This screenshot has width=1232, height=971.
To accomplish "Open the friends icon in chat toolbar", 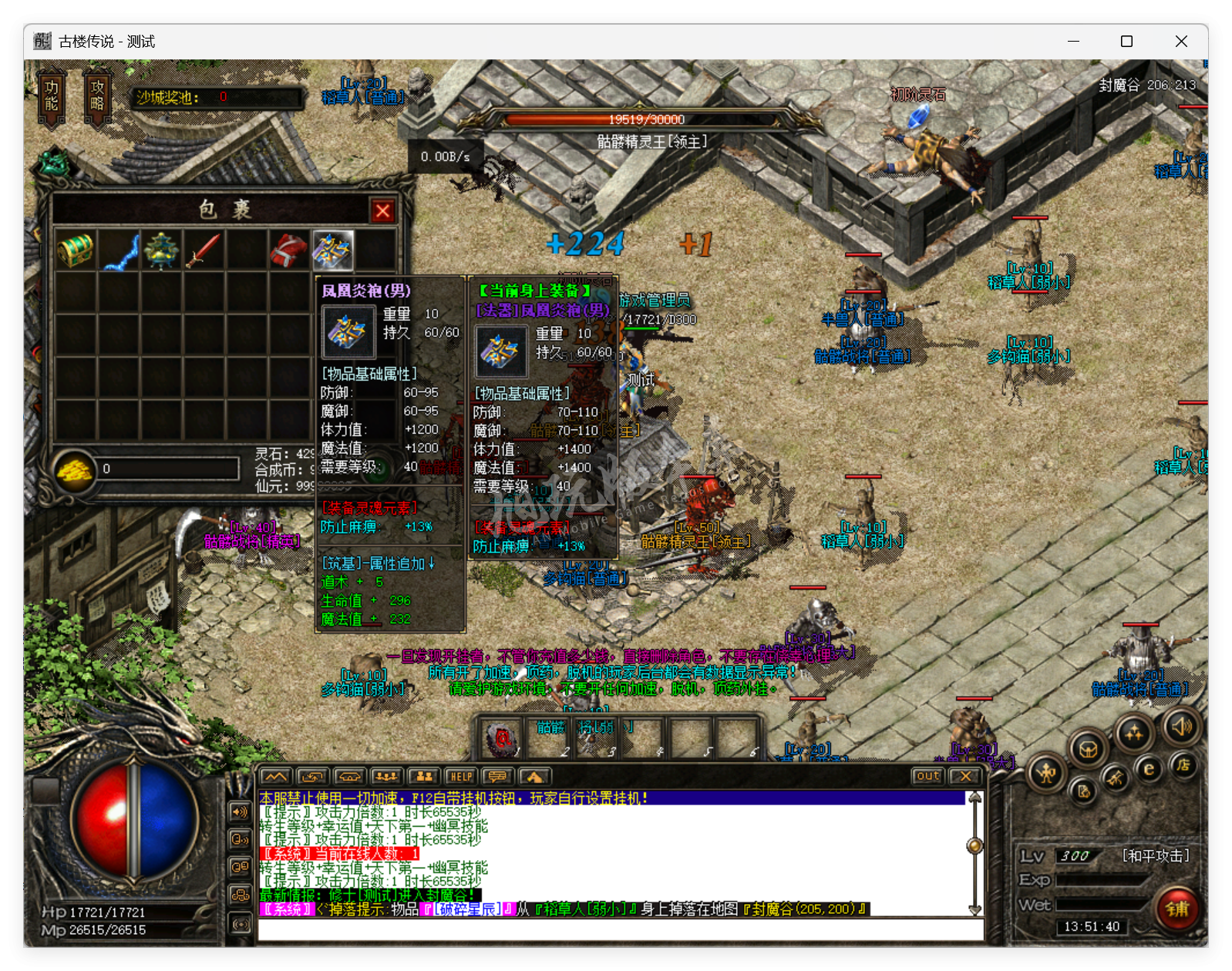I will [x=425, y=777].
